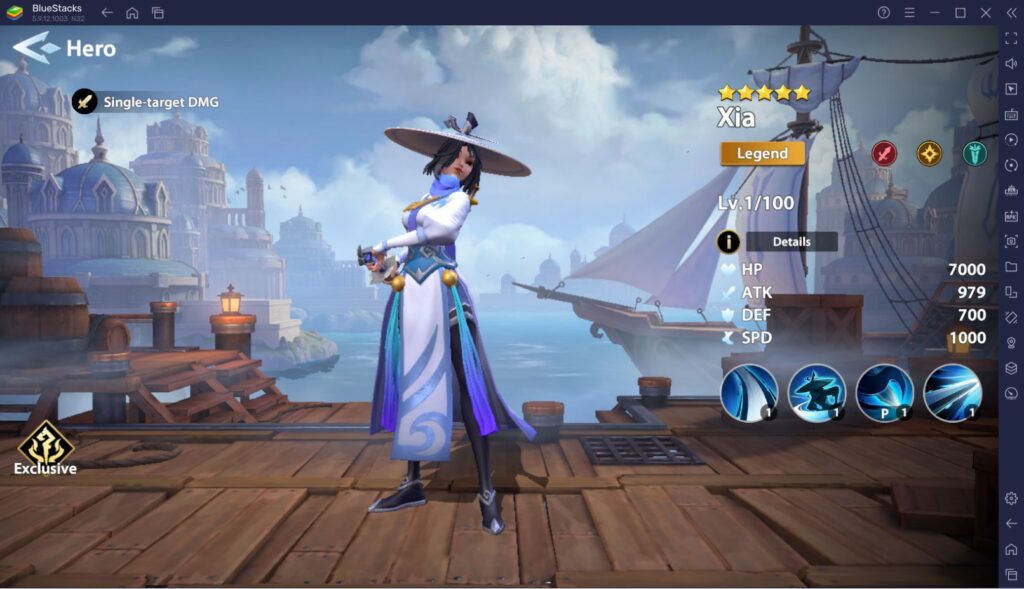The image size is (1024, 589).
Task: Select the red sword class icon
Action: click(x=884, y=153)
